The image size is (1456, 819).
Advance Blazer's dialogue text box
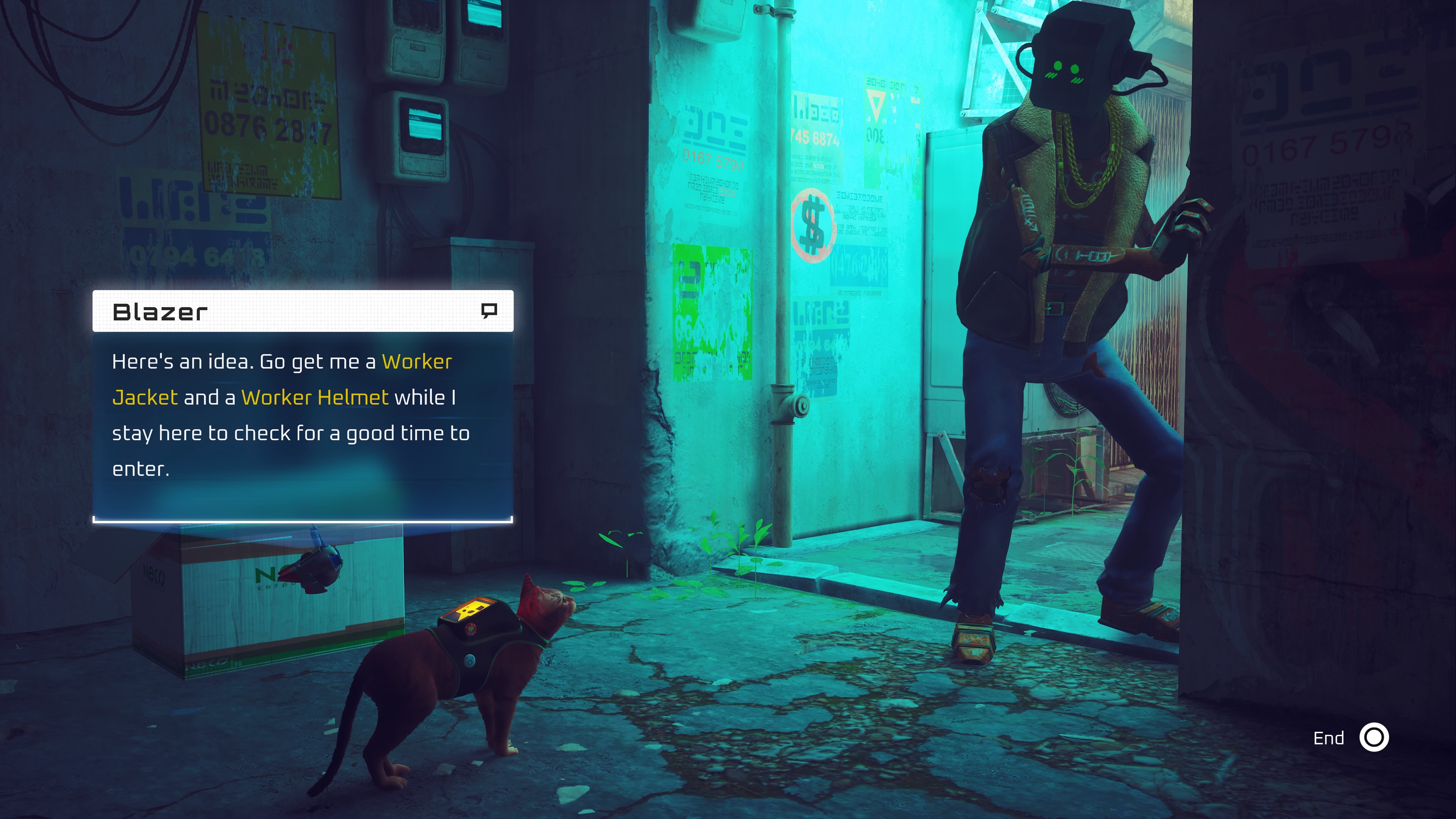pos(303,424)
